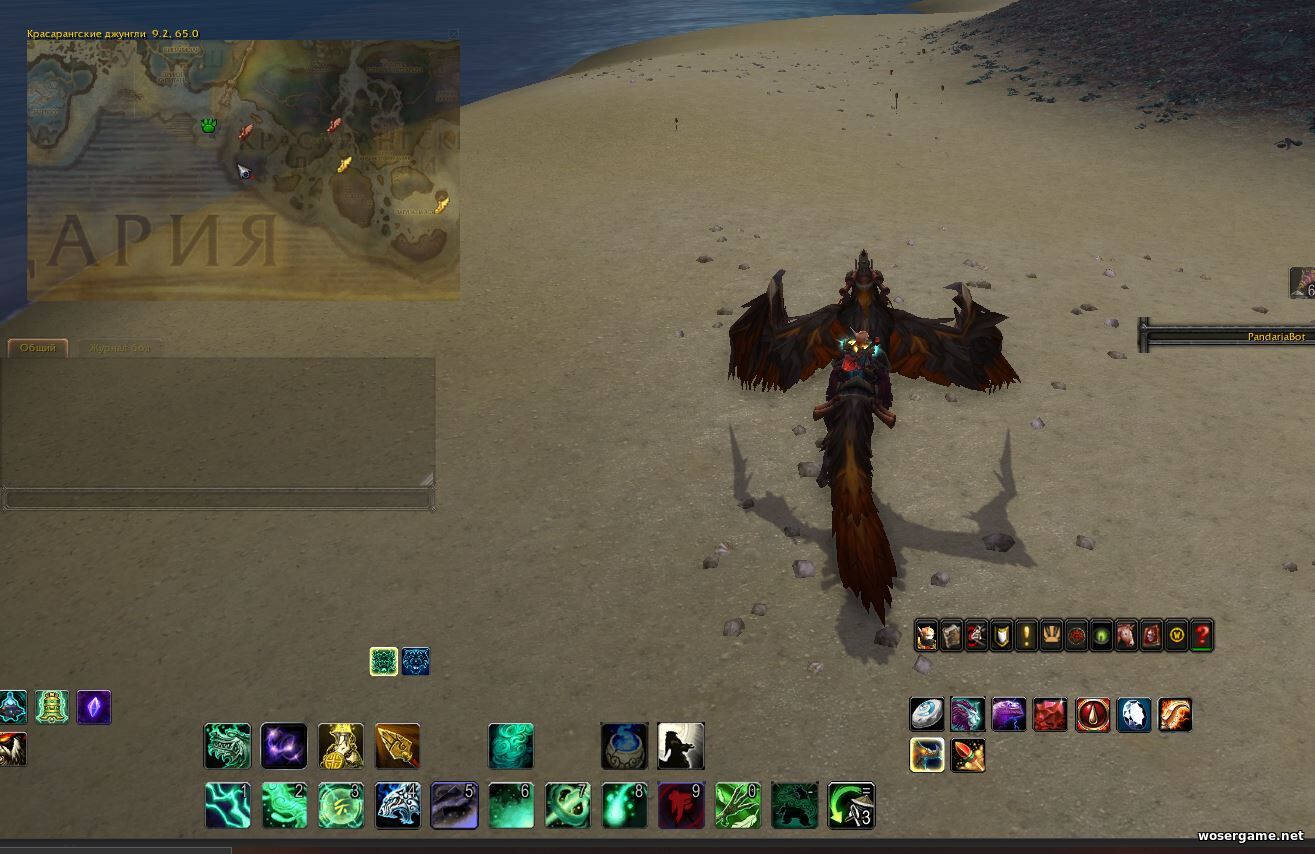Click the green paw marker on the map

click(x=208, y=126)
